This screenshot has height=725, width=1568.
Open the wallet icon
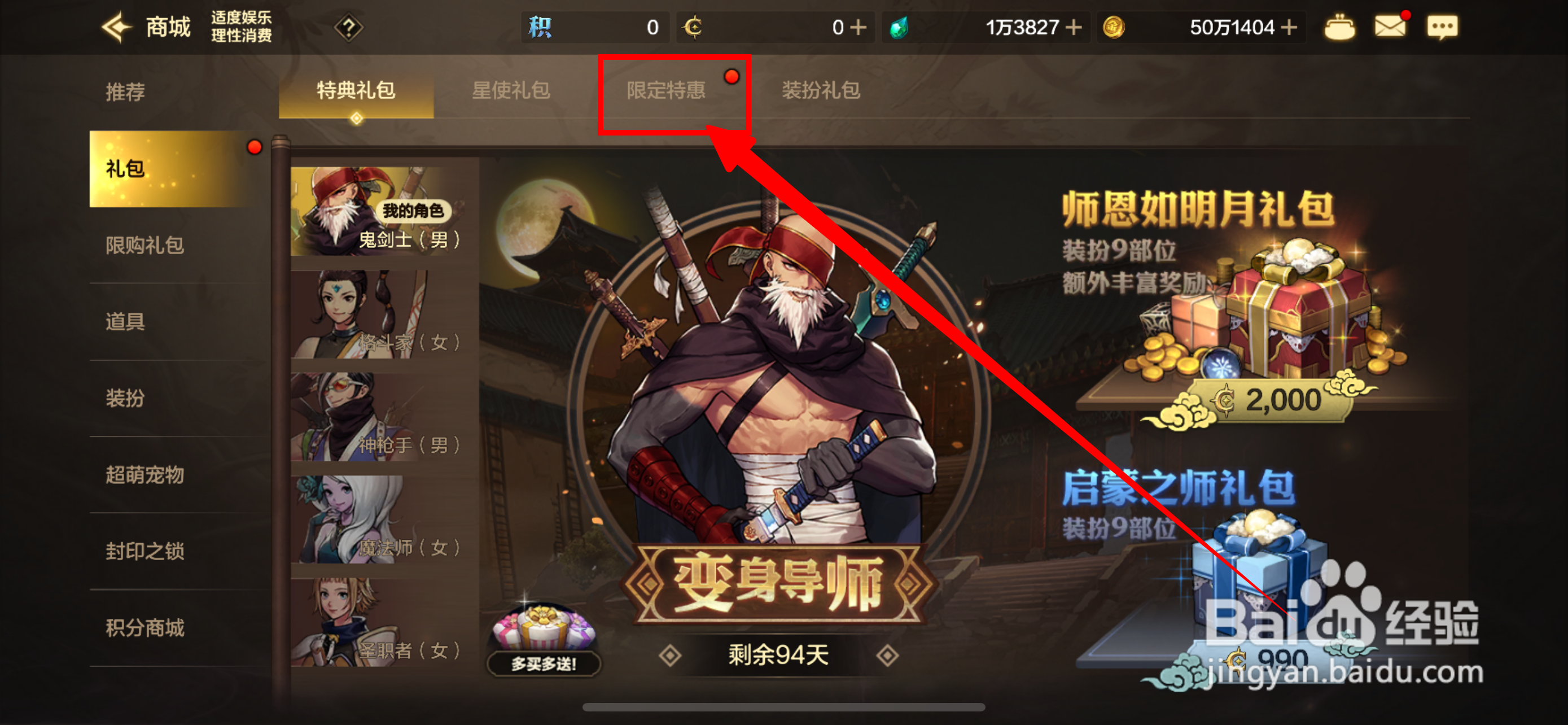(1339, 27)
